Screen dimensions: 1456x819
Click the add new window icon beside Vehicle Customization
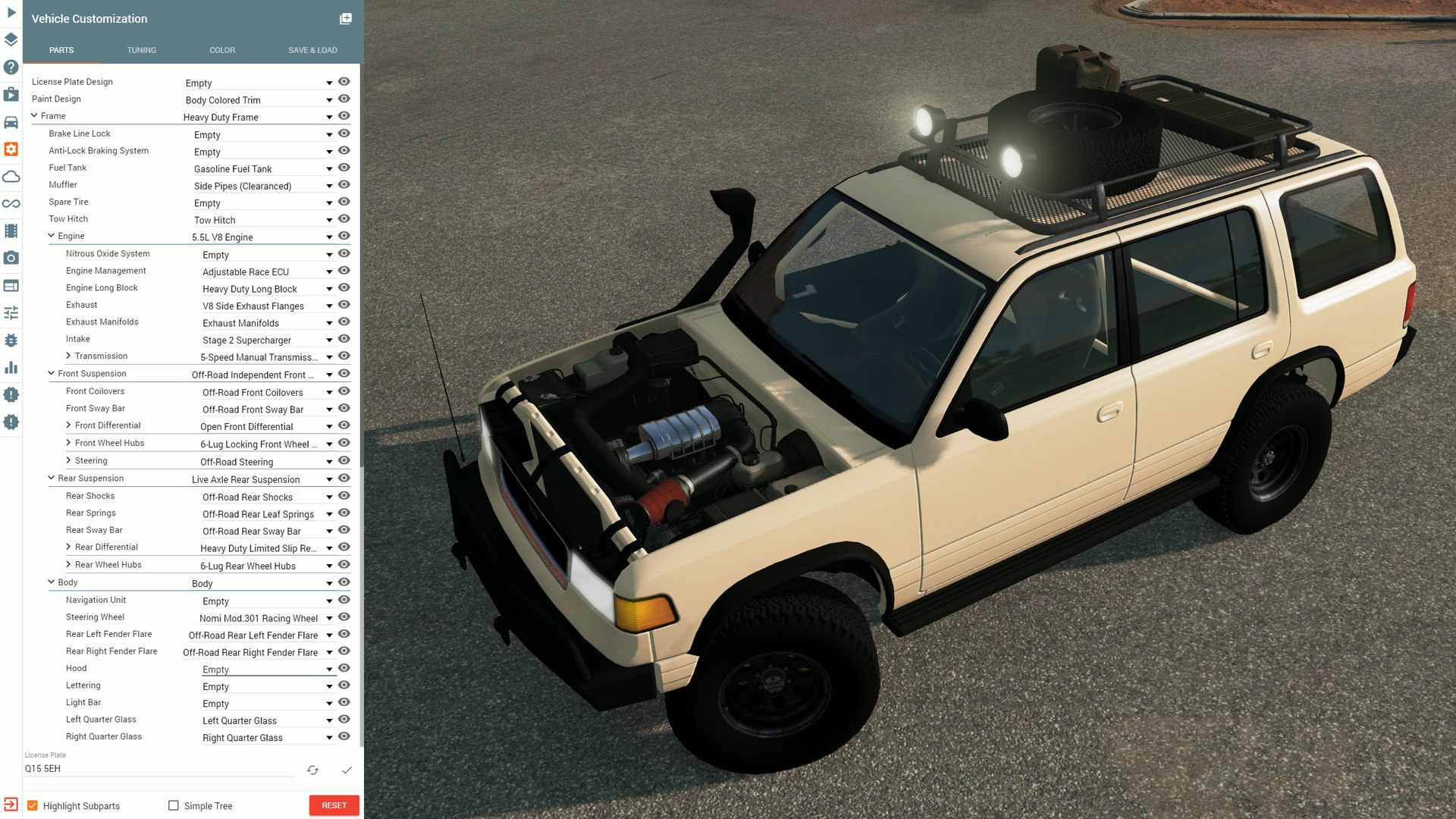tap(345, 18)
